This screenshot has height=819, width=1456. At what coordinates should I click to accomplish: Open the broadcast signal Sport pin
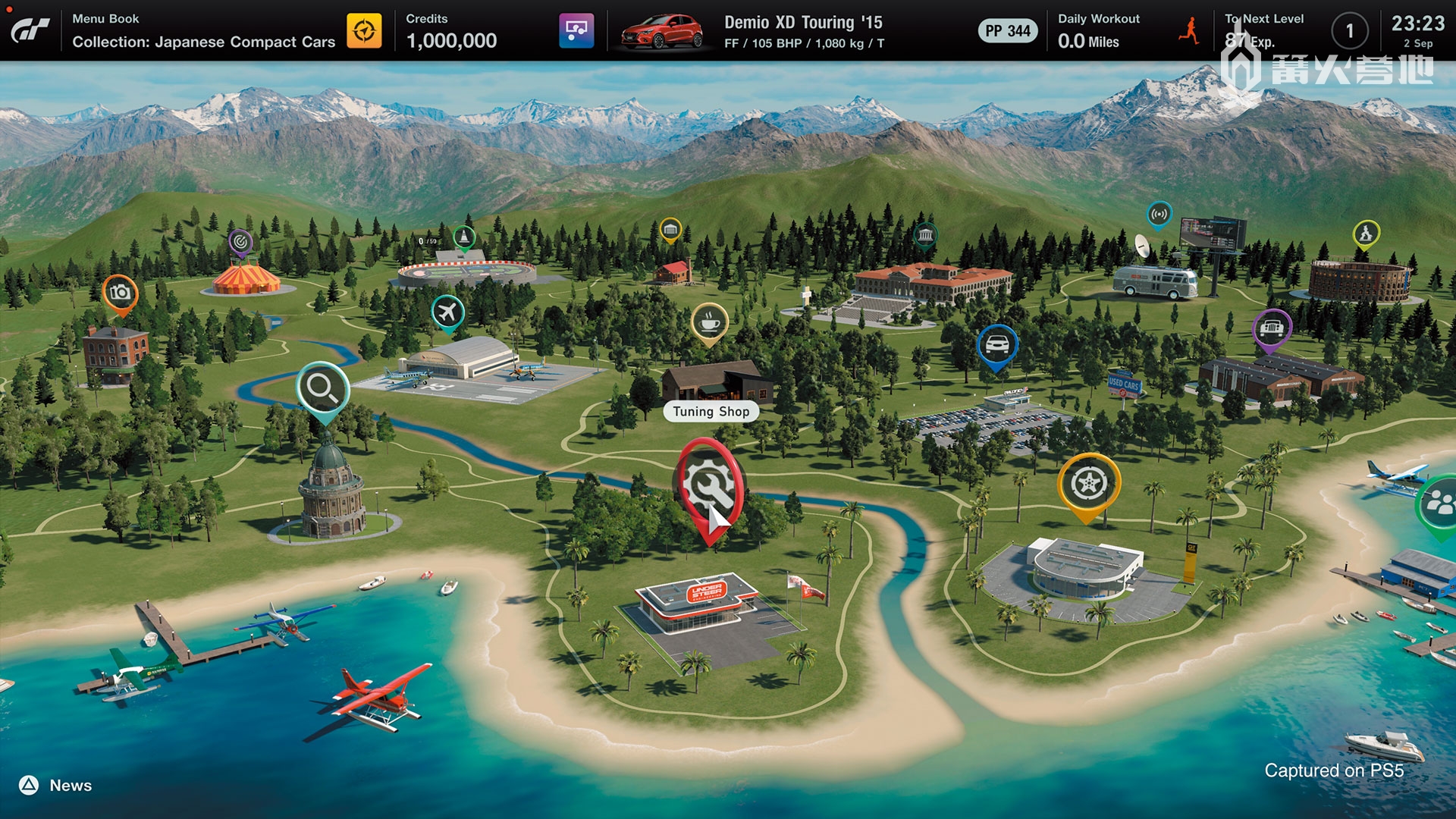[x=1159, y=215]
